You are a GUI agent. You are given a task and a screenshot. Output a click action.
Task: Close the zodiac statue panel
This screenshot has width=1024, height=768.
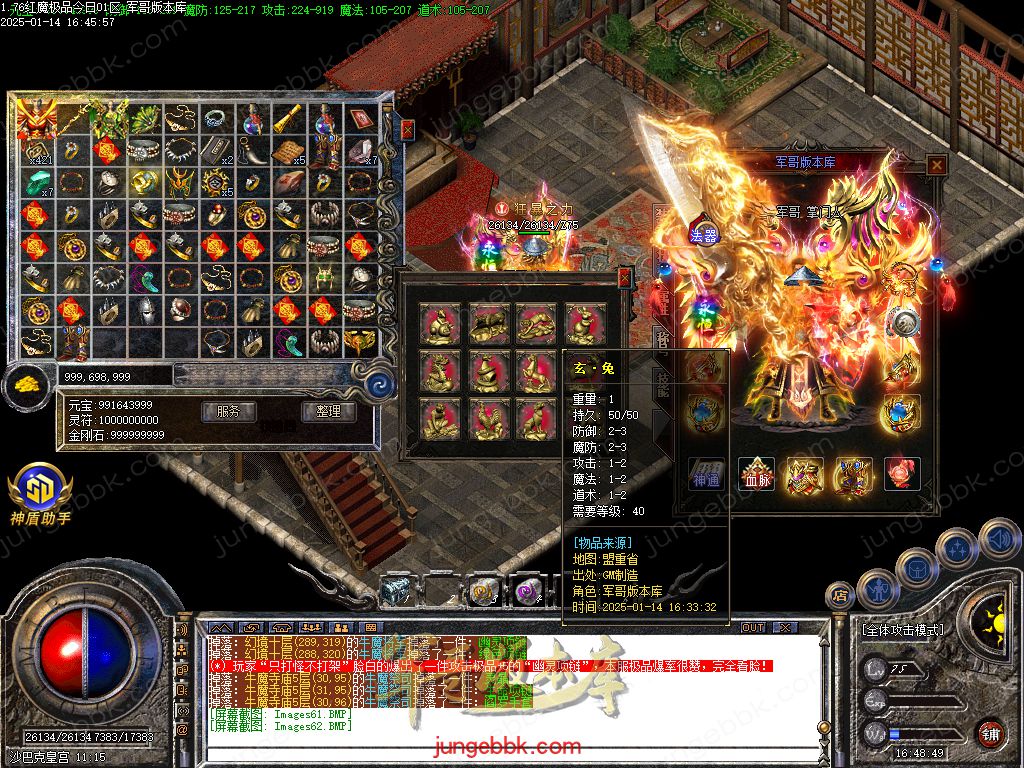tap(625, 278)
